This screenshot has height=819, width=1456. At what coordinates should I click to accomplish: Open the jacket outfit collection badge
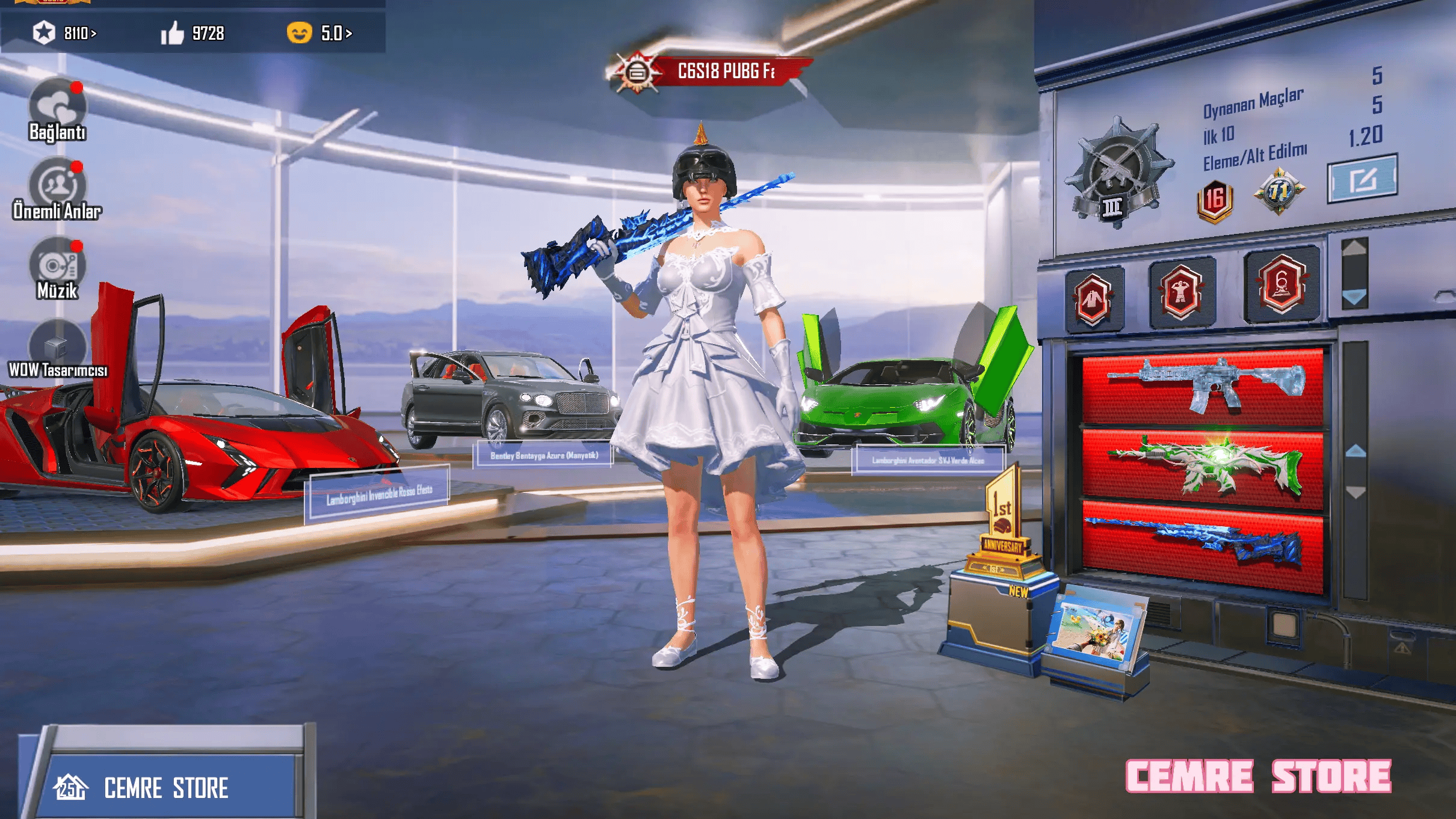[x=1093, y=299]
